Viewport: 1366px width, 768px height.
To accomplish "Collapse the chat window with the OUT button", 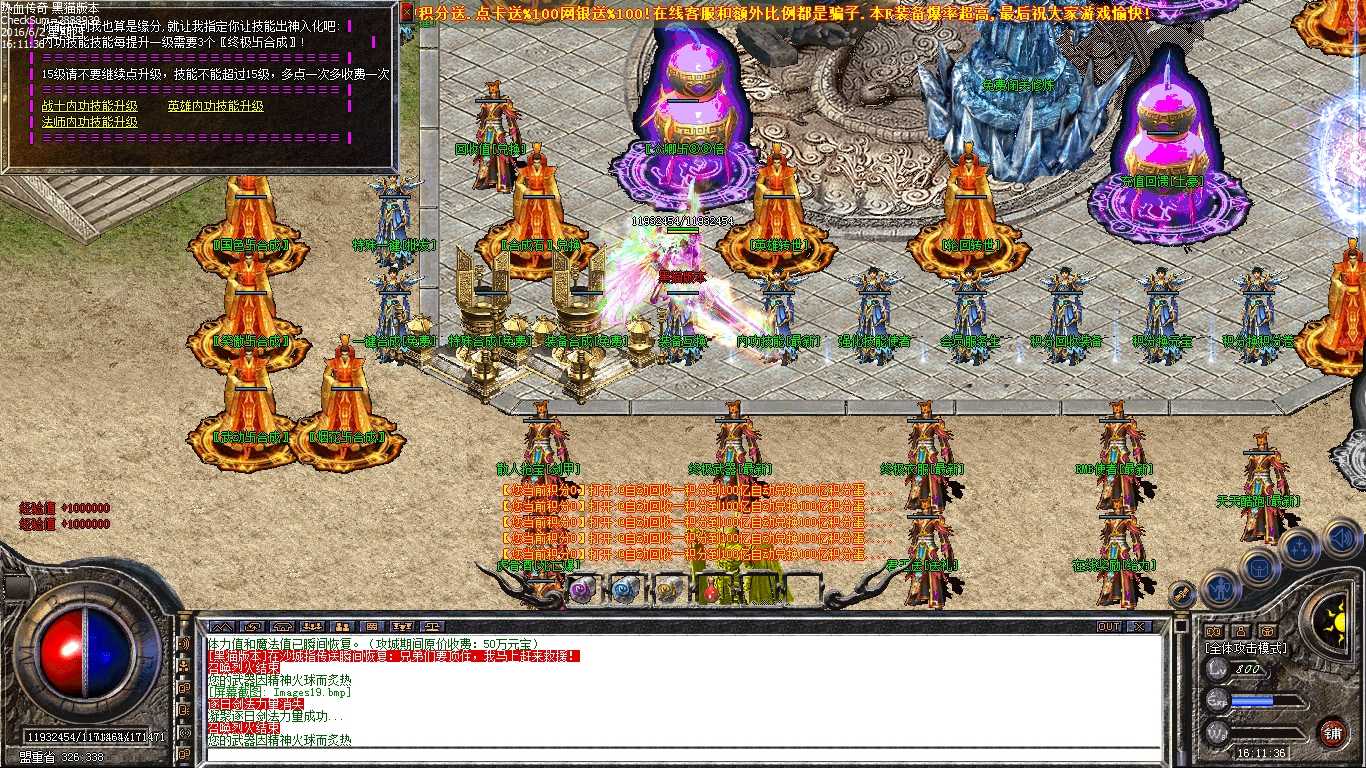I will pos(1108,626).
